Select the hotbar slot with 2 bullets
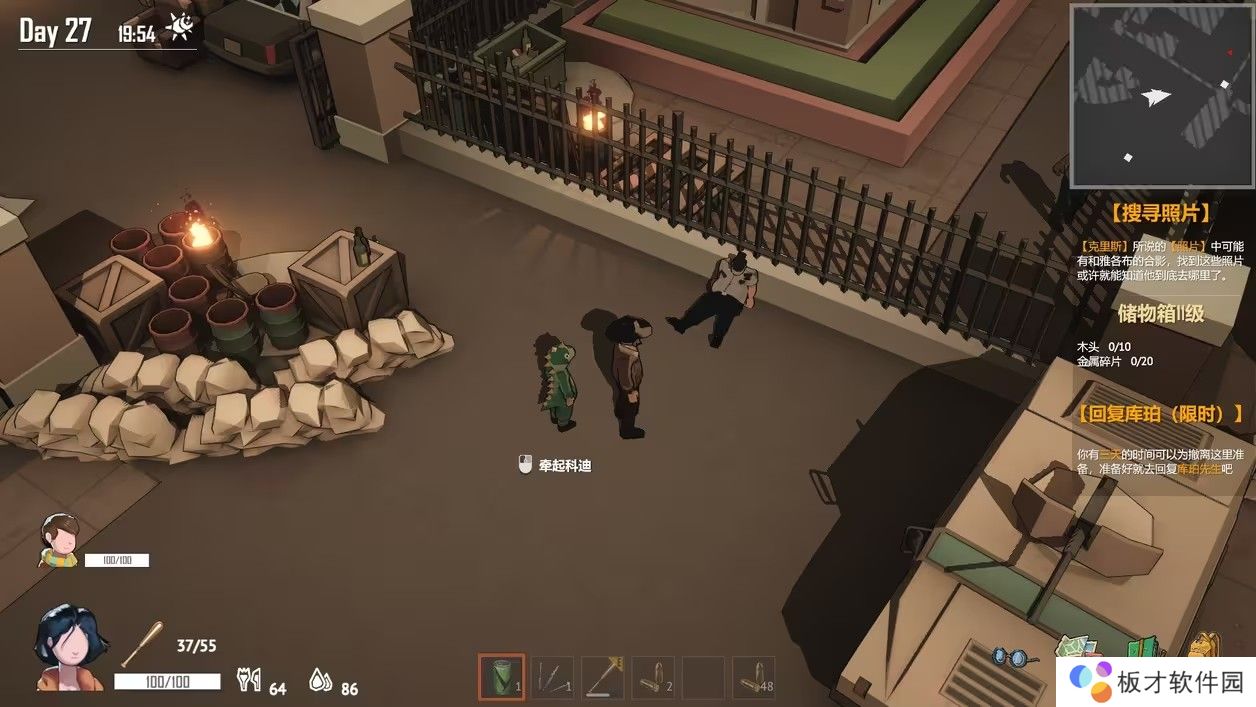The width and height of the screenshot is (1256, 707). click(653, 677)
